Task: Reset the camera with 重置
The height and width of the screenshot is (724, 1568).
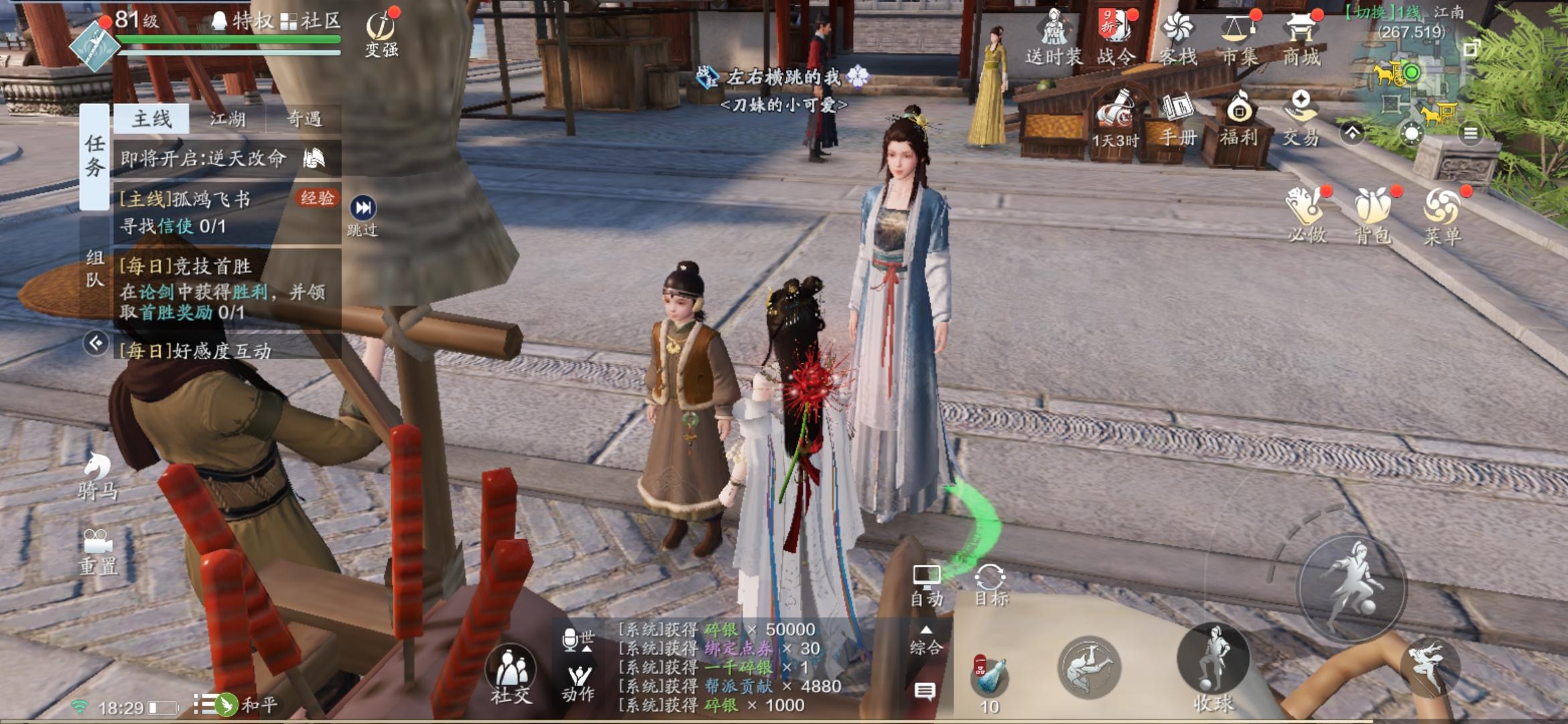Action: [98, 551]
